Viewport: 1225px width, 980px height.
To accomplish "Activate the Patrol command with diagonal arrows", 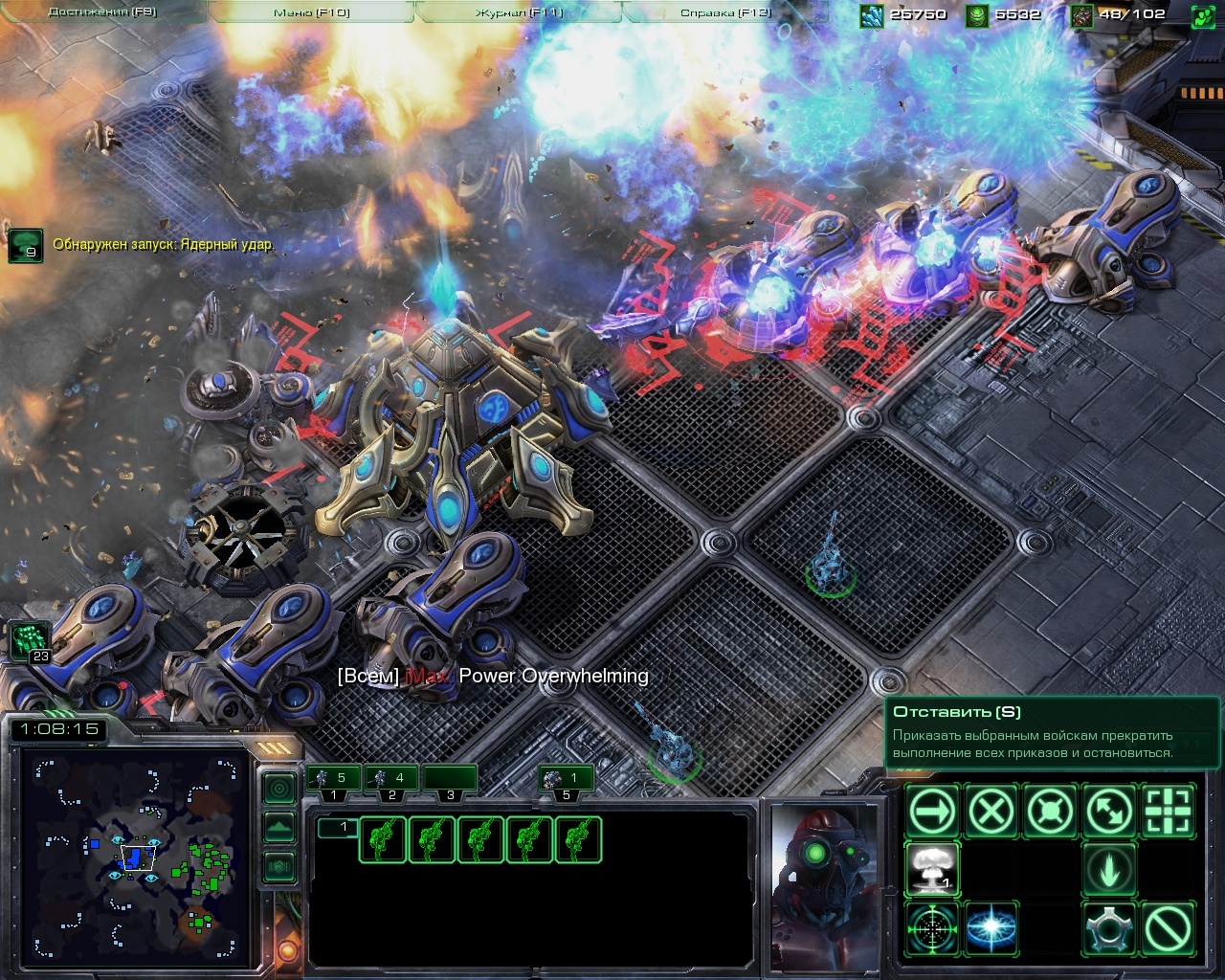I will [1110, 813].
